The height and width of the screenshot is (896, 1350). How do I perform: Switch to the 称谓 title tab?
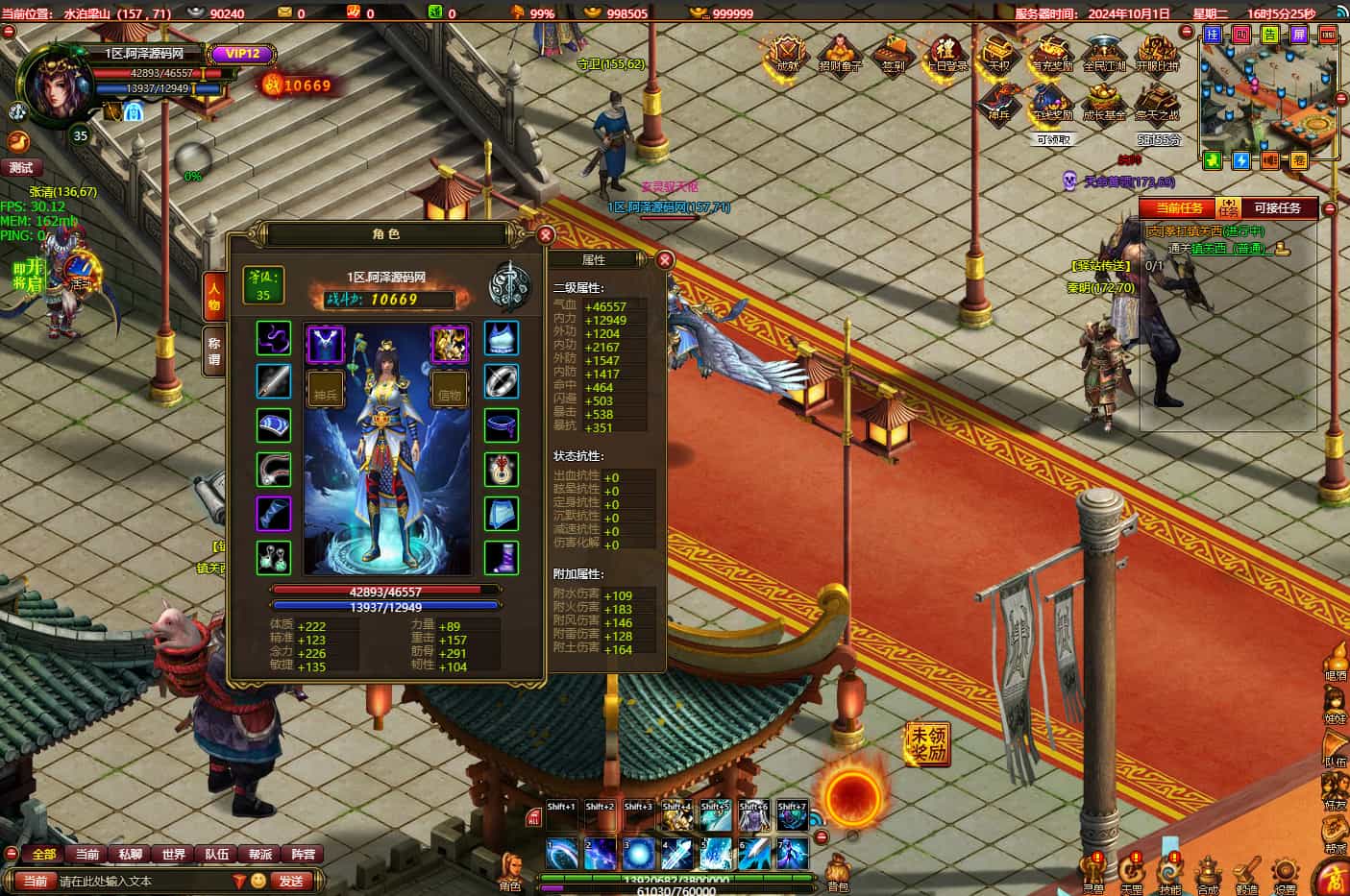pos(213,351)
